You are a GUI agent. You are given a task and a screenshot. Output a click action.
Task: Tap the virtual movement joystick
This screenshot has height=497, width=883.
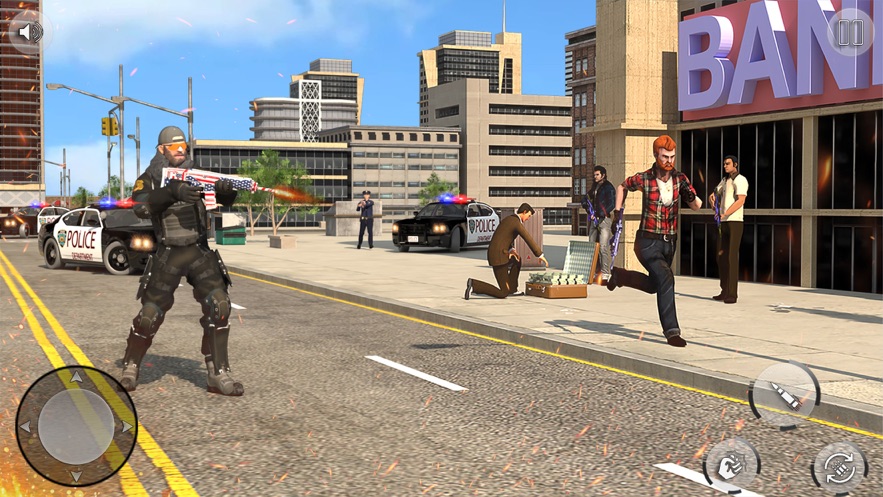[76, 426]
